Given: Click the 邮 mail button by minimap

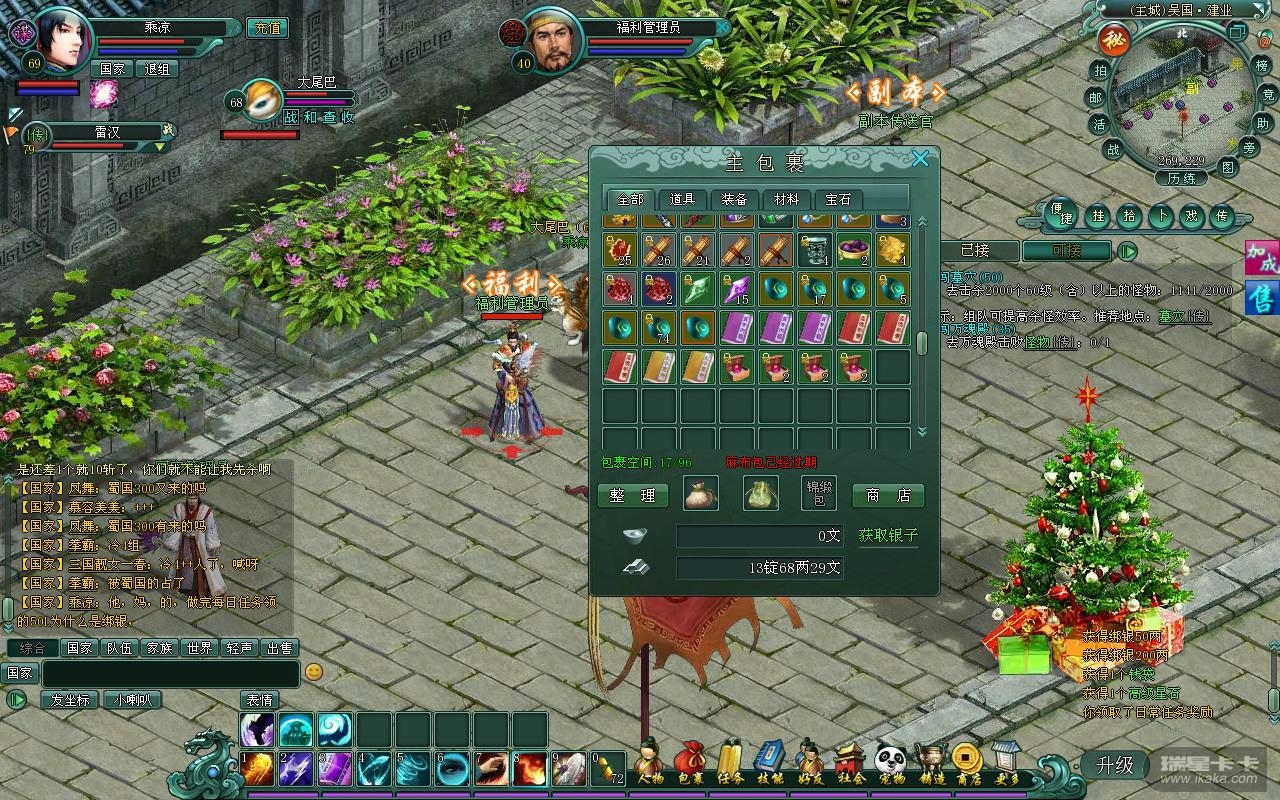Looking at the screenshot, I should pyautogui.click(x=1097, y=98).
